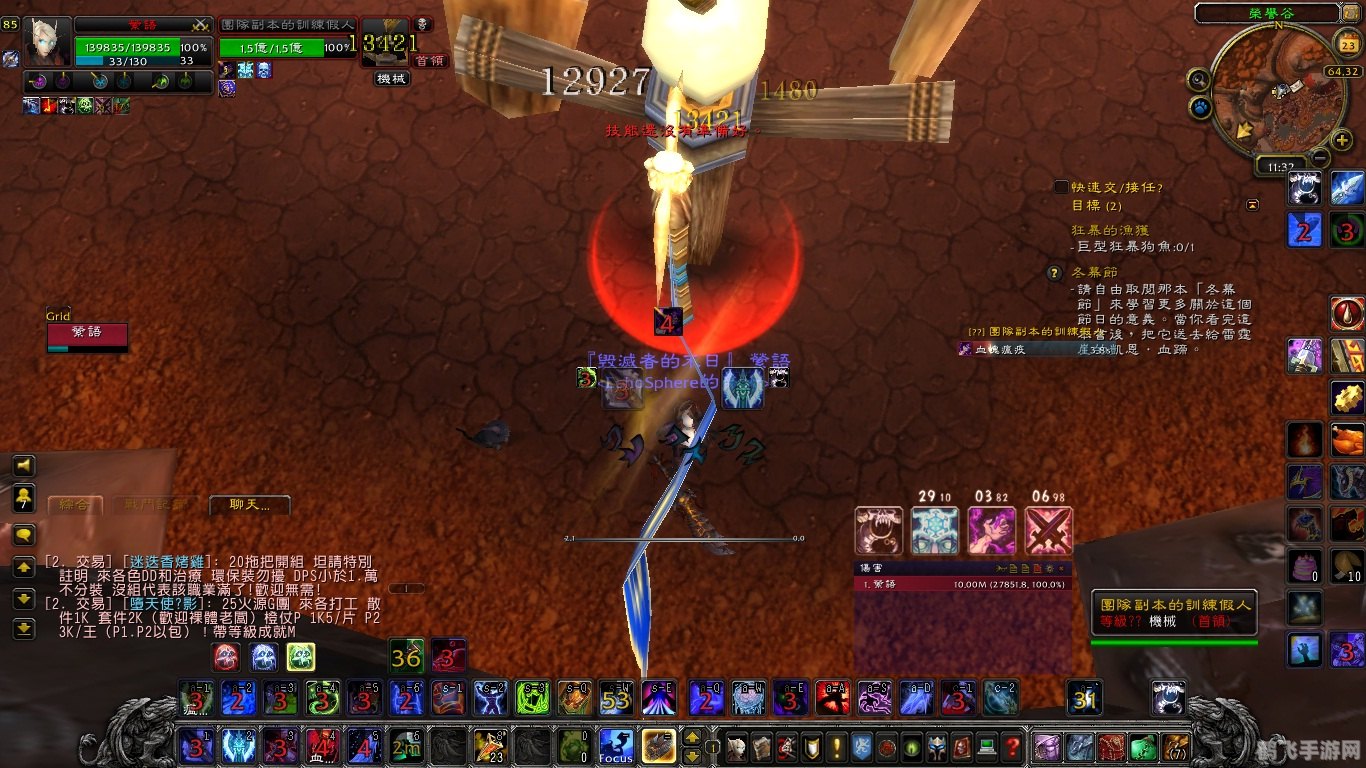1366x768 pixels.
Task: Toggle the minimap tracking paw icon
Action: pos(1200,105)
